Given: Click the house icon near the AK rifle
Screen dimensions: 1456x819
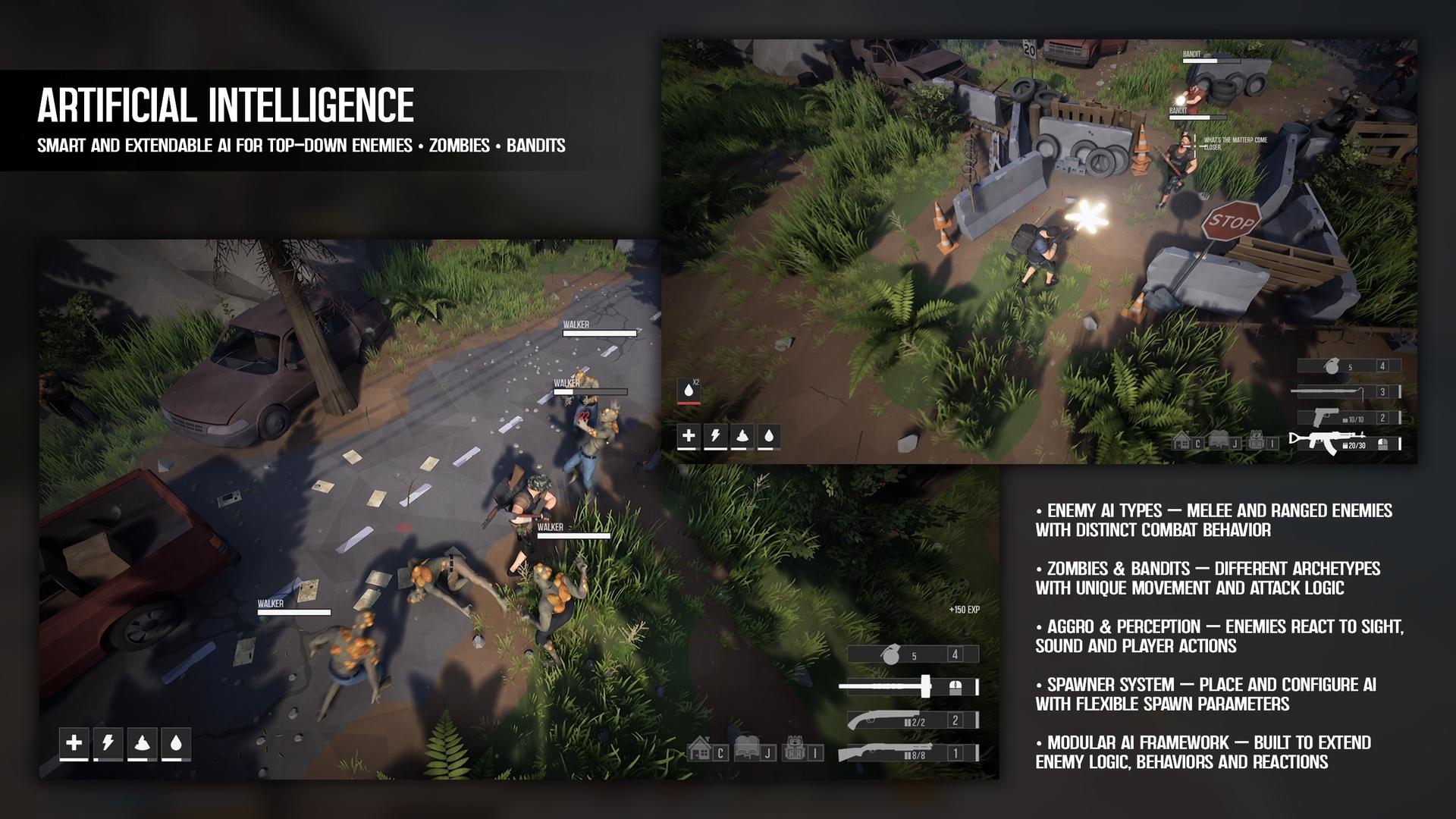Looking at the screenshot, I should tap(1181, 441).
